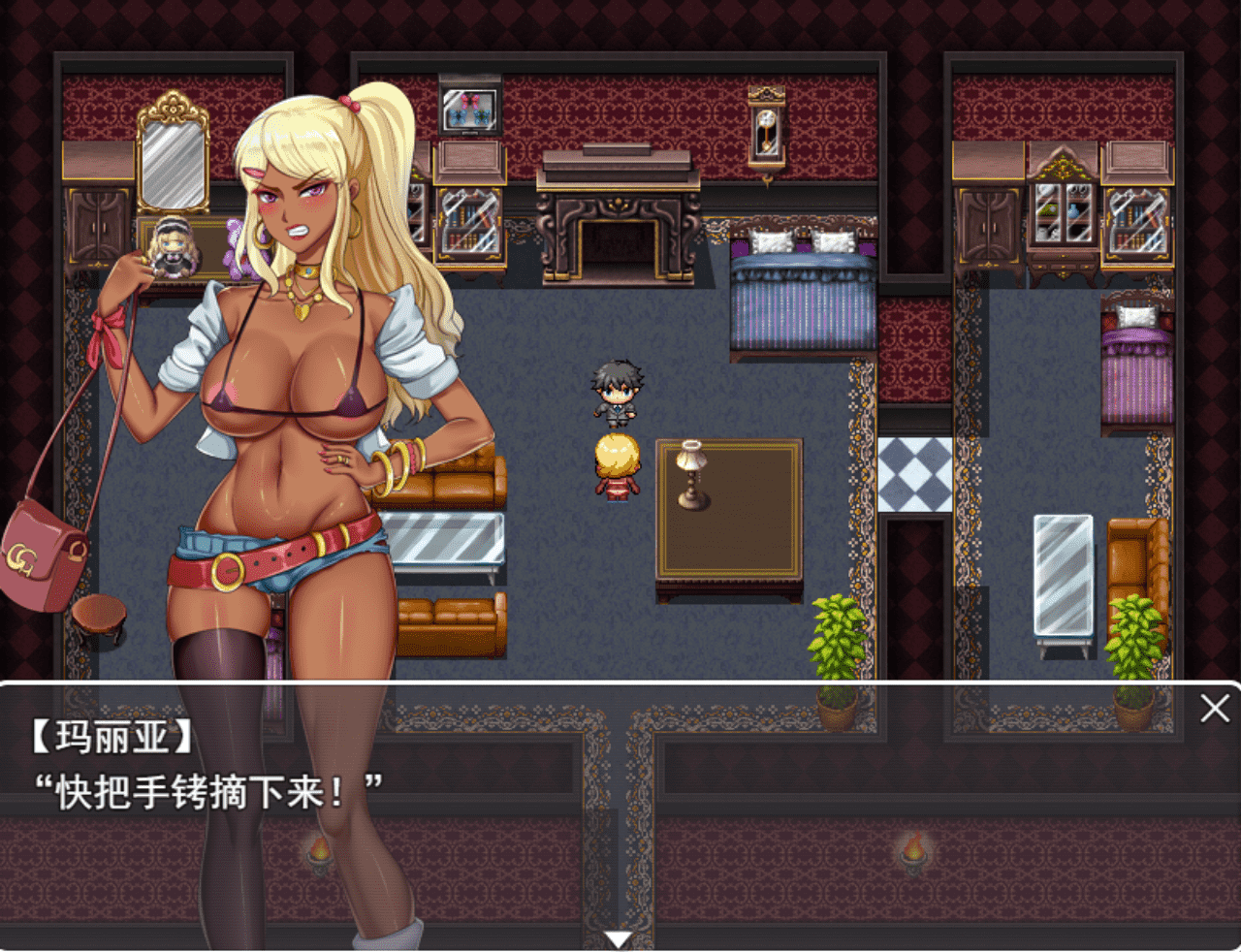Dismiss the dialogue with the X button
The image size is (1241, 952).
coord(1214,710)
